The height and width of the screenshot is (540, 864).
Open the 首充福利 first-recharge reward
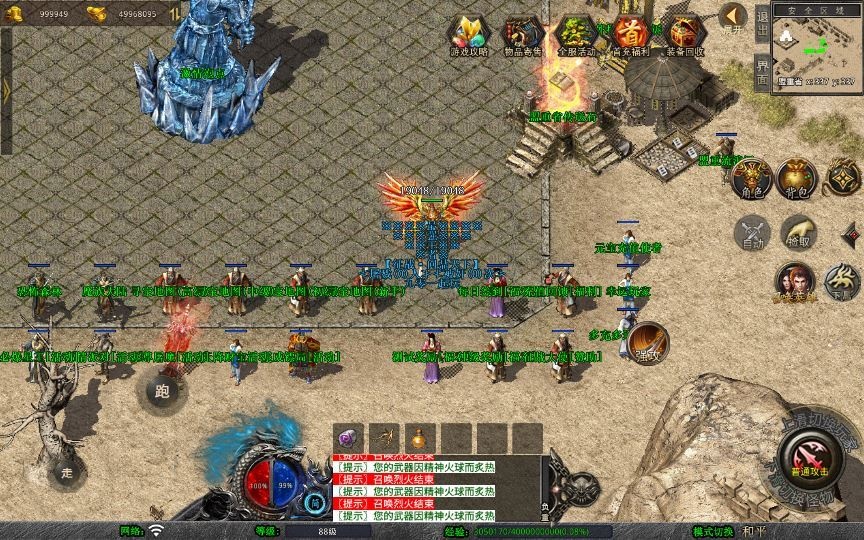tap(630, 36)
